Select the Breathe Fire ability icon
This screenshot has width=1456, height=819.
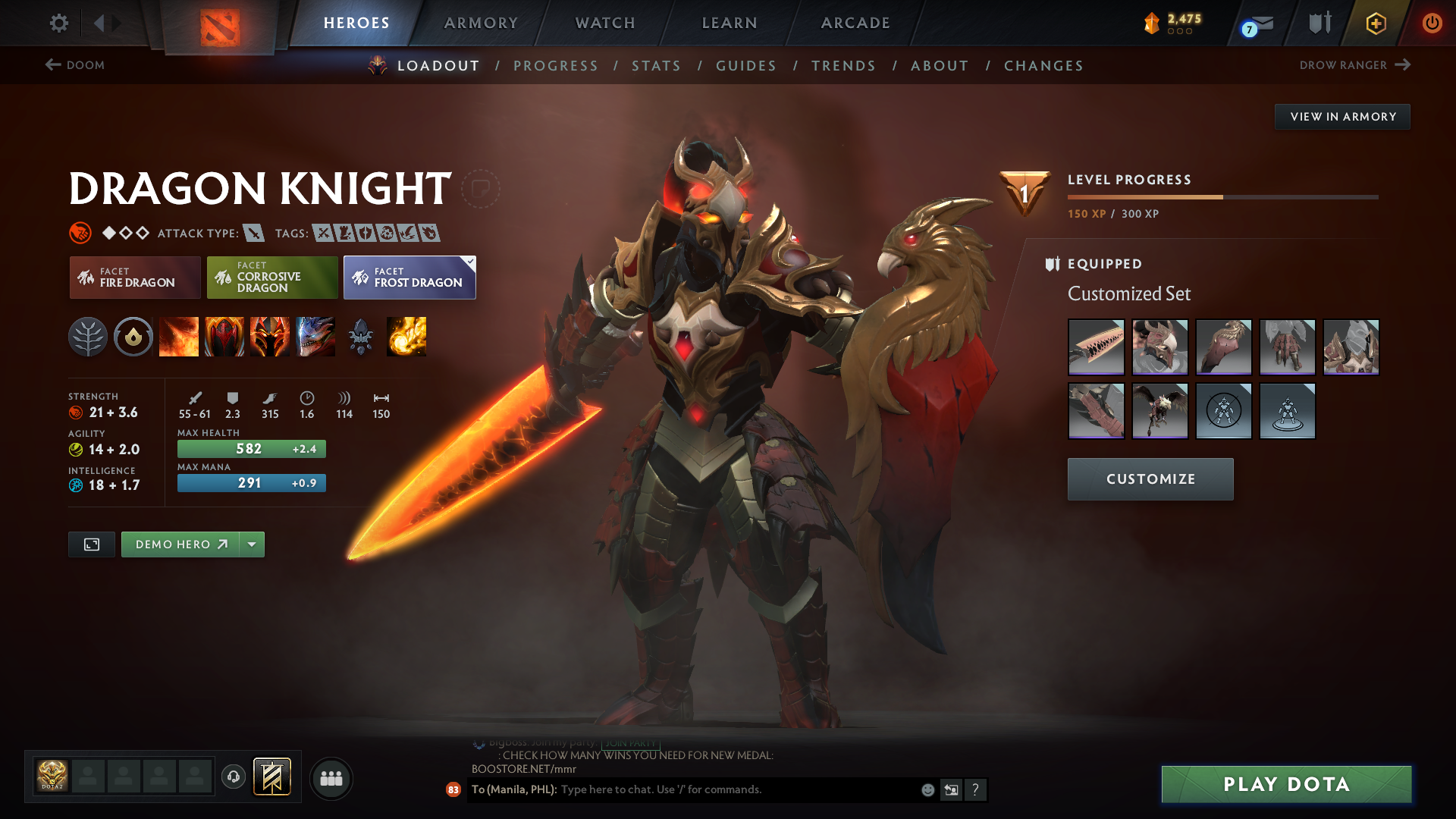click(179, 337)
